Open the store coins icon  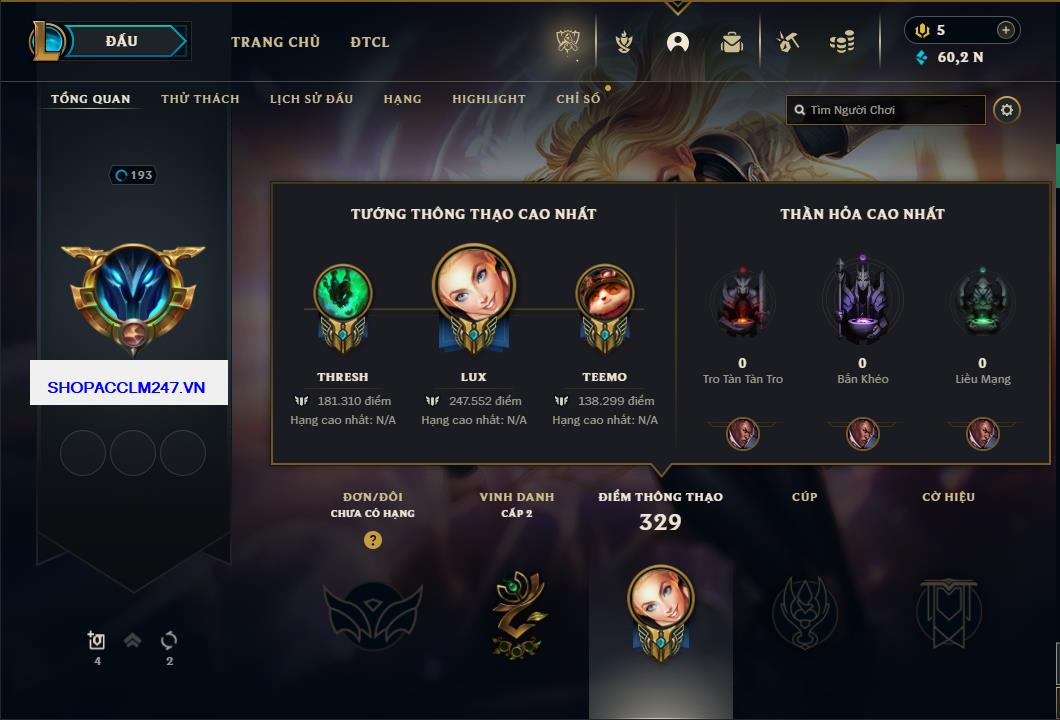tap(841, 42)
